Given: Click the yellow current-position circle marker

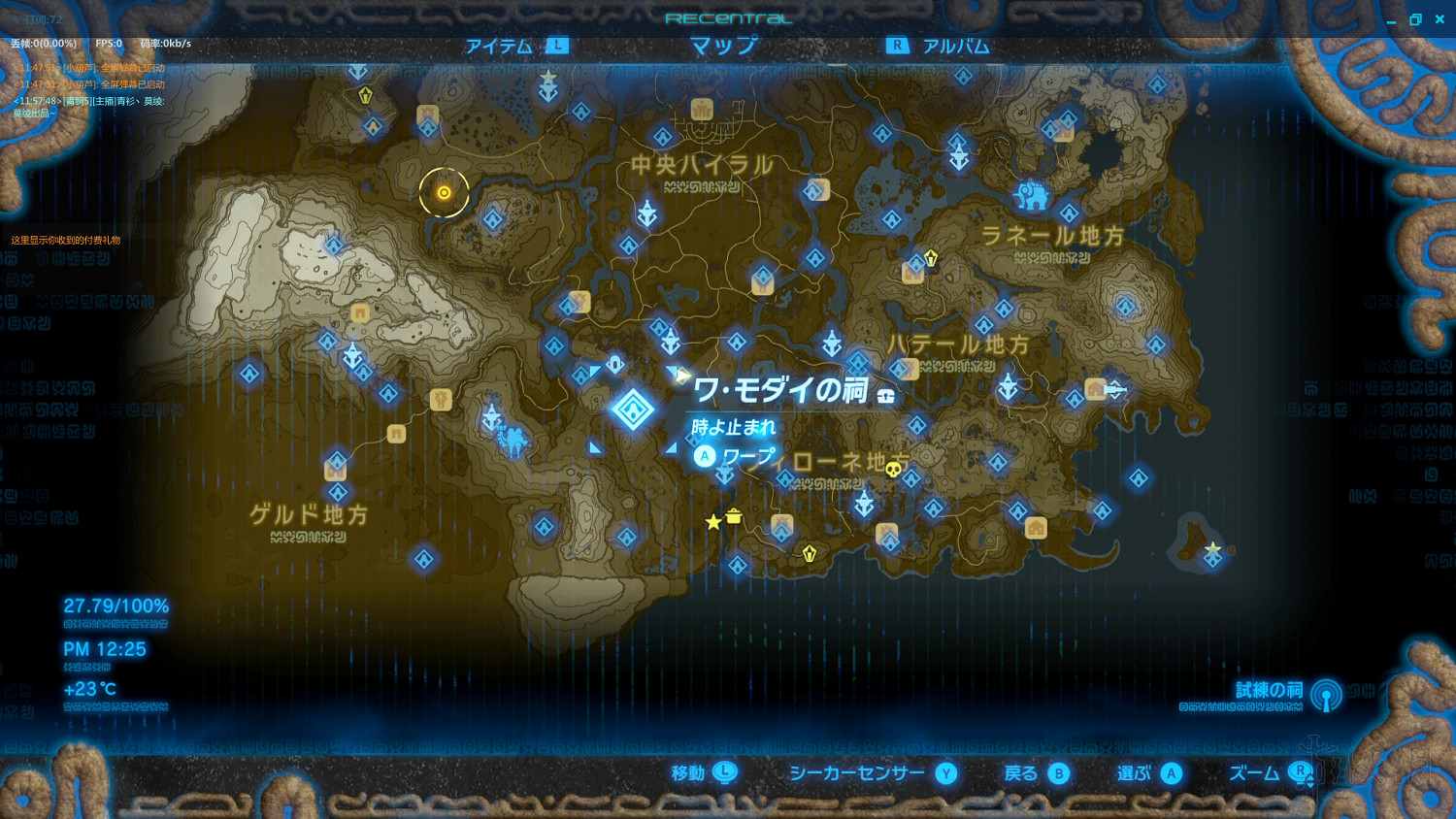Looking at the screenshot, I should coord(443,192).
